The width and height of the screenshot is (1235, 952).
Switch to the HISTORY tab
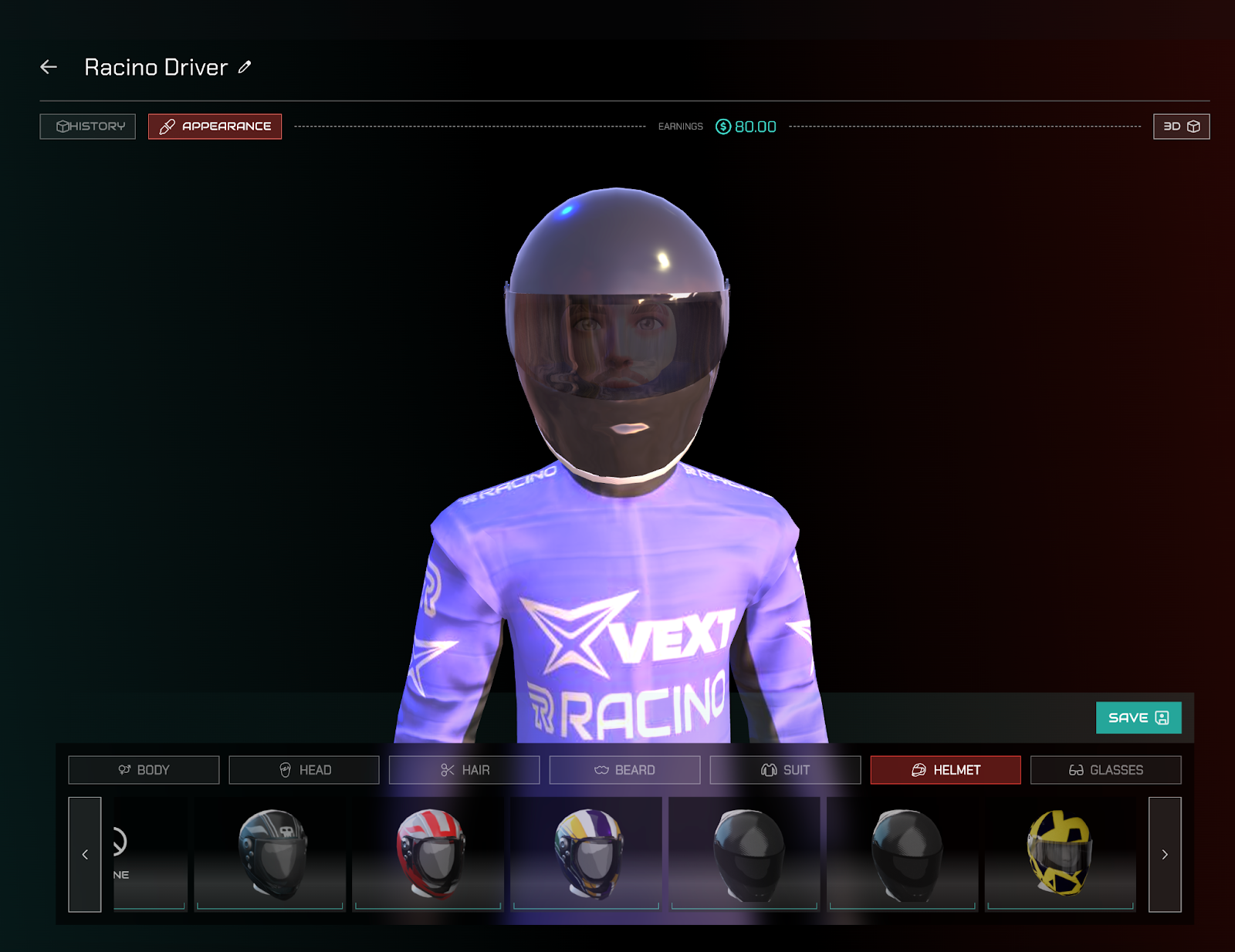pyautogui.click(x=87, y=126)
